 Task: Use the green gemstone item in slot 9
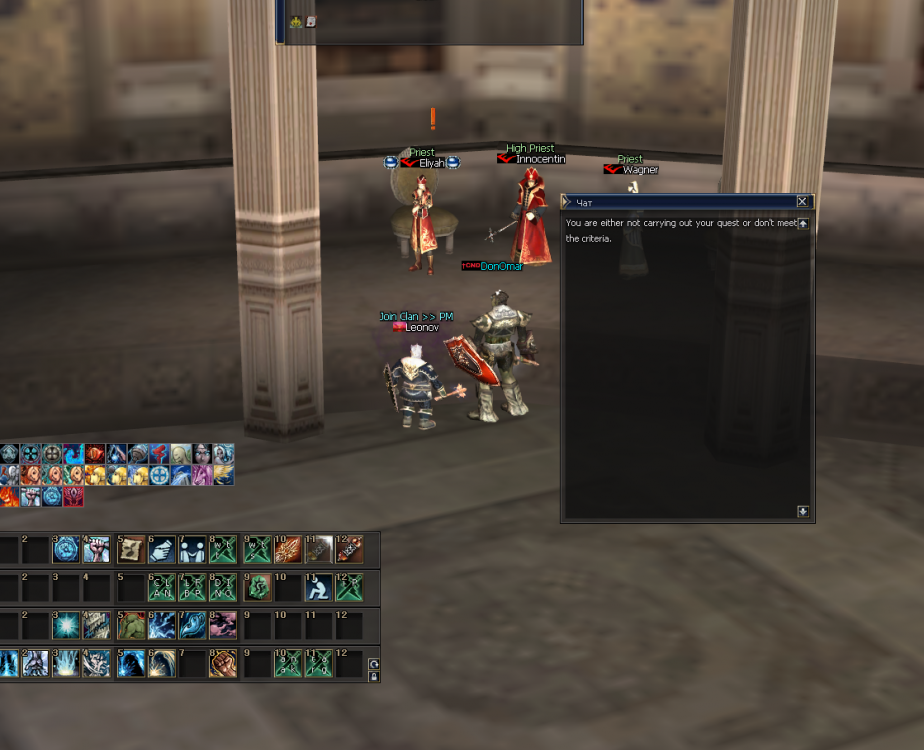[257, 587]
